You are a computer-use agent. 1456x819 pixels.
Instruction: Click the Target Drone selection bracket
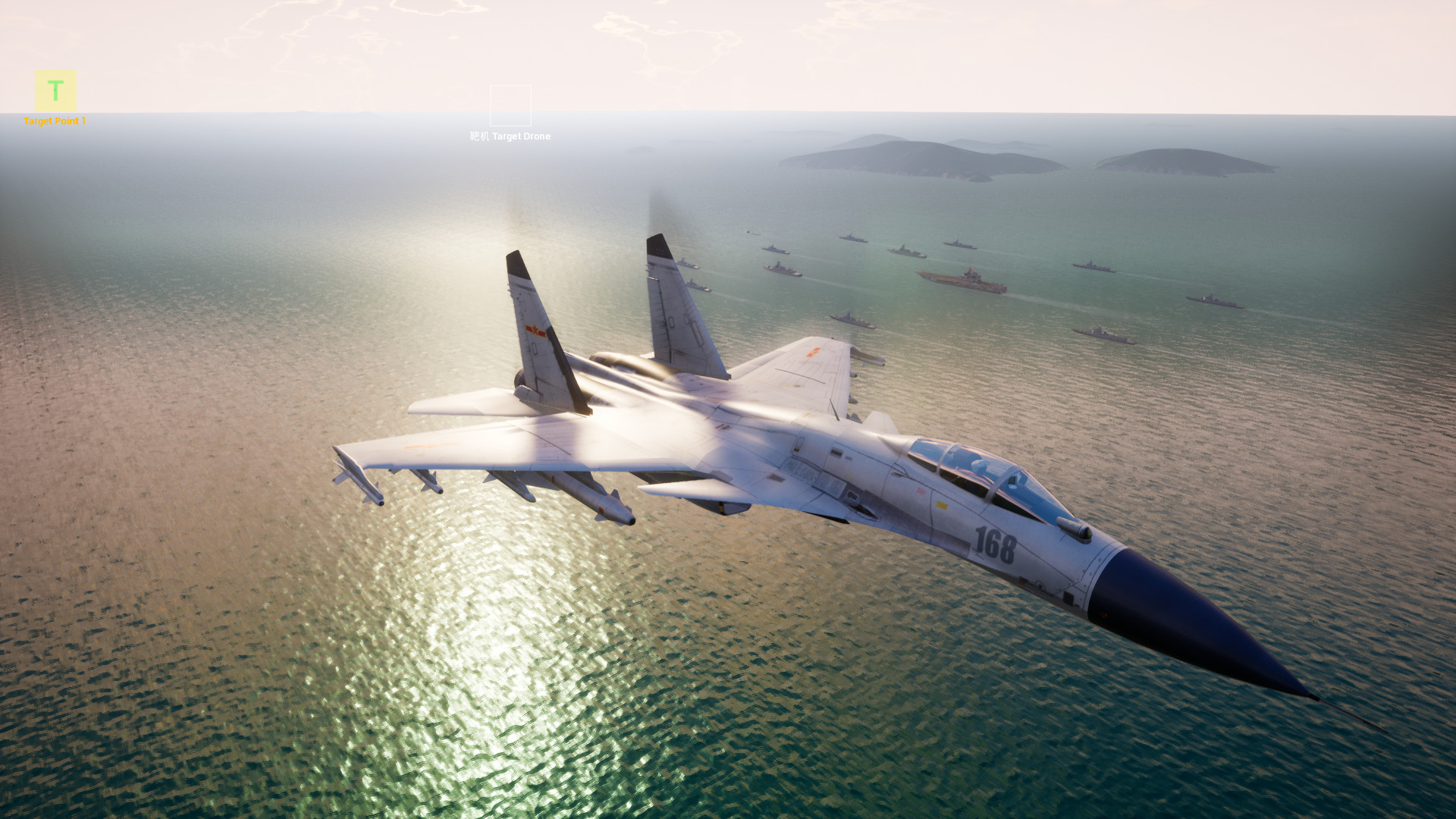pos(511,106)
